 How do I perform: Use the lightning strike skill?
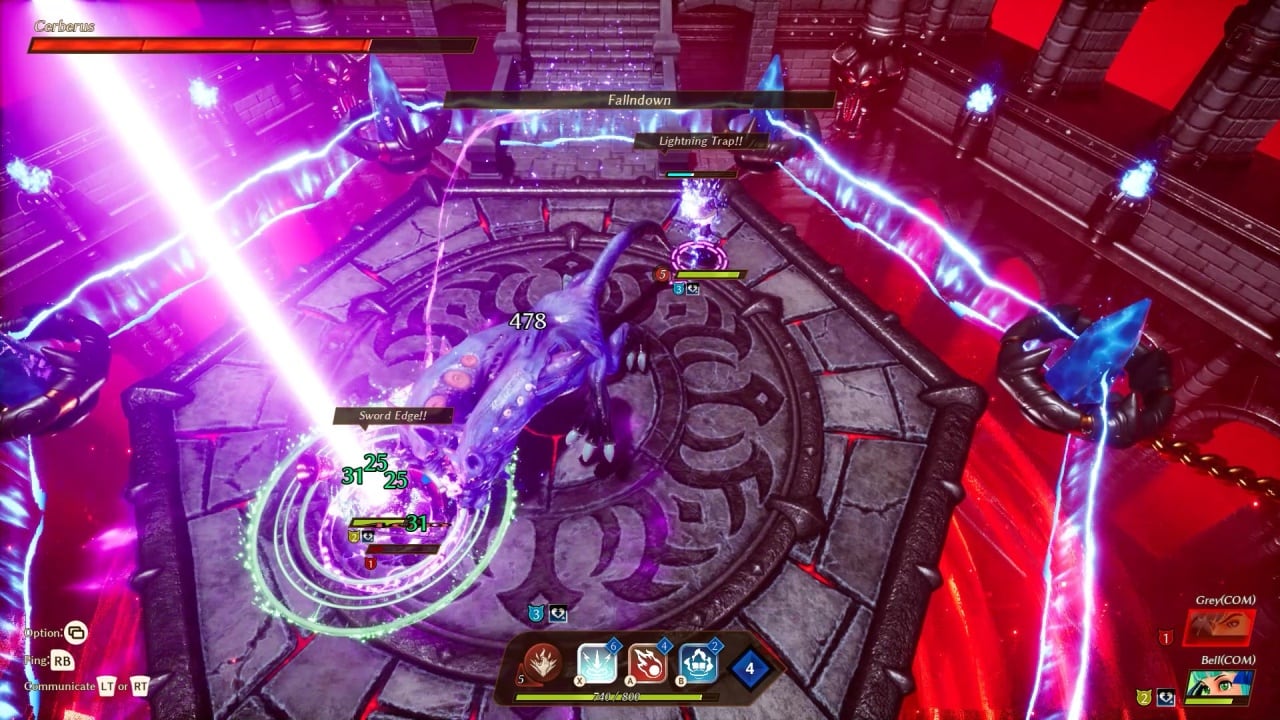(x=597, y=662)
